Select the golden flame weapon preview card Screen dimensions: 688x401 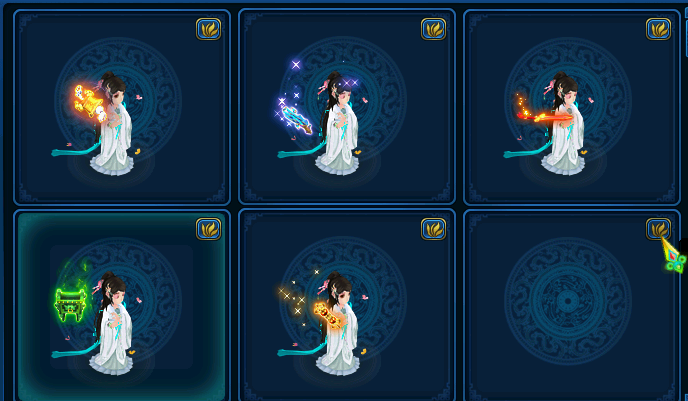coord(121,110)
